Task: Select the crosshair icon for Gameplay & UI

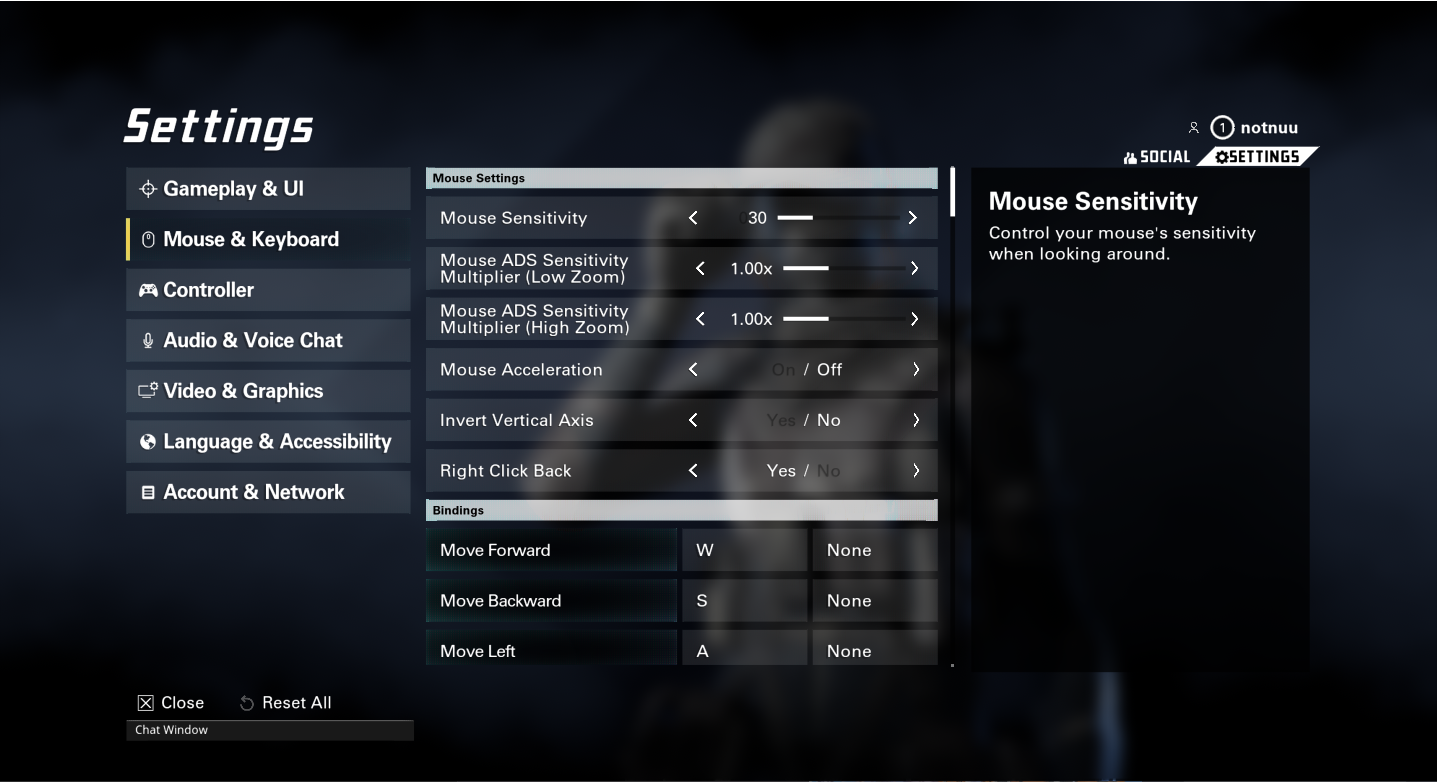Action: coord(146,188)
